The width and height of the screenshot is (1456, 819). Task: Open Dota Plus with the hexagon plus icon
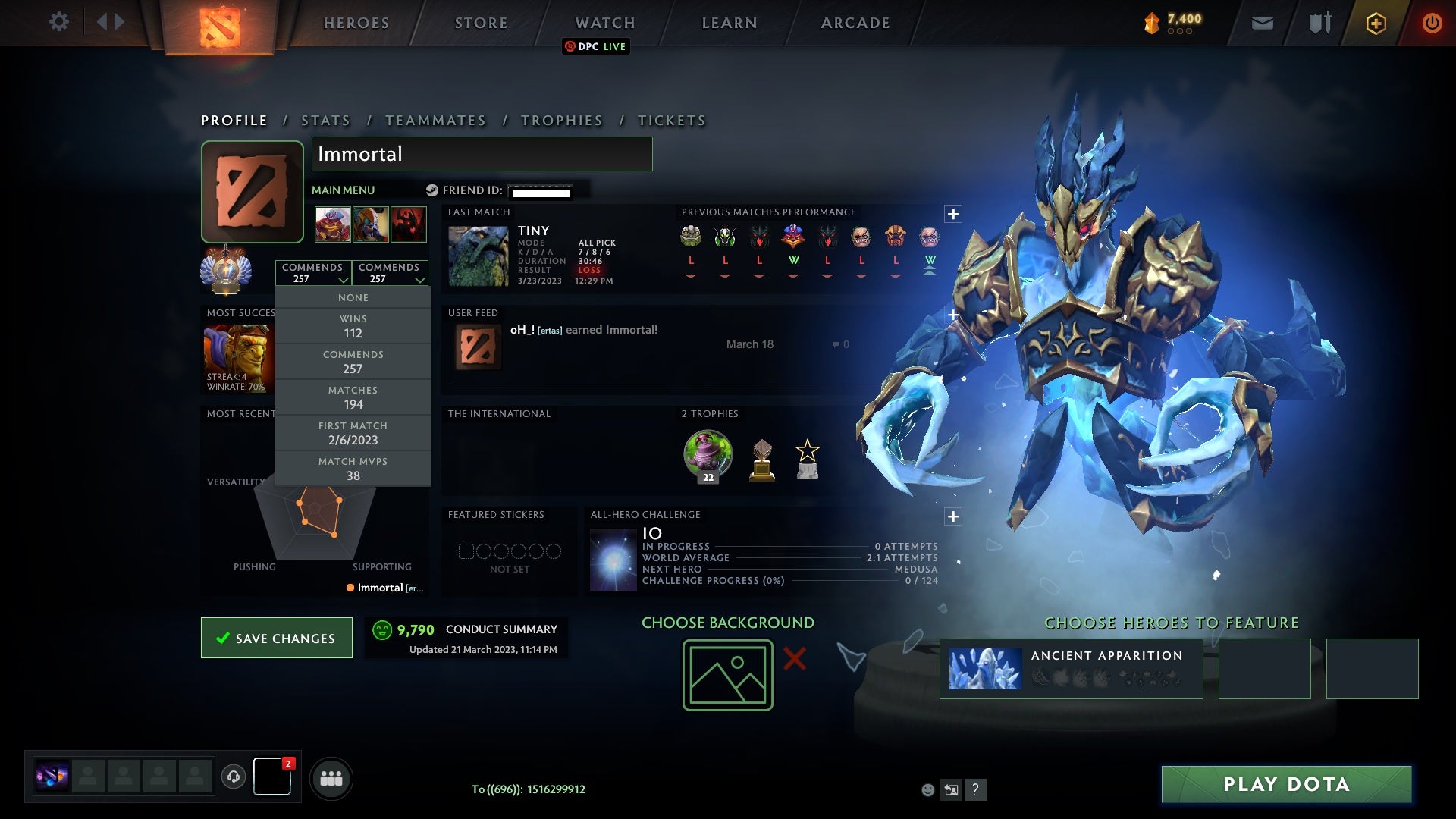click(1376, 22)
